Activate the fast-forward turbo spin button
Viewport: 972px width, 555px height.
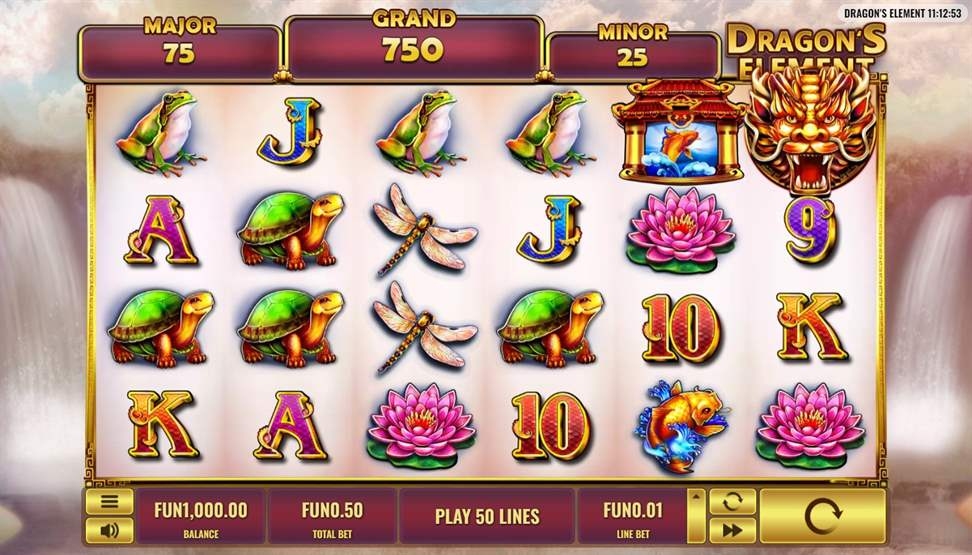pyautogui.click(x=732, y=530)
